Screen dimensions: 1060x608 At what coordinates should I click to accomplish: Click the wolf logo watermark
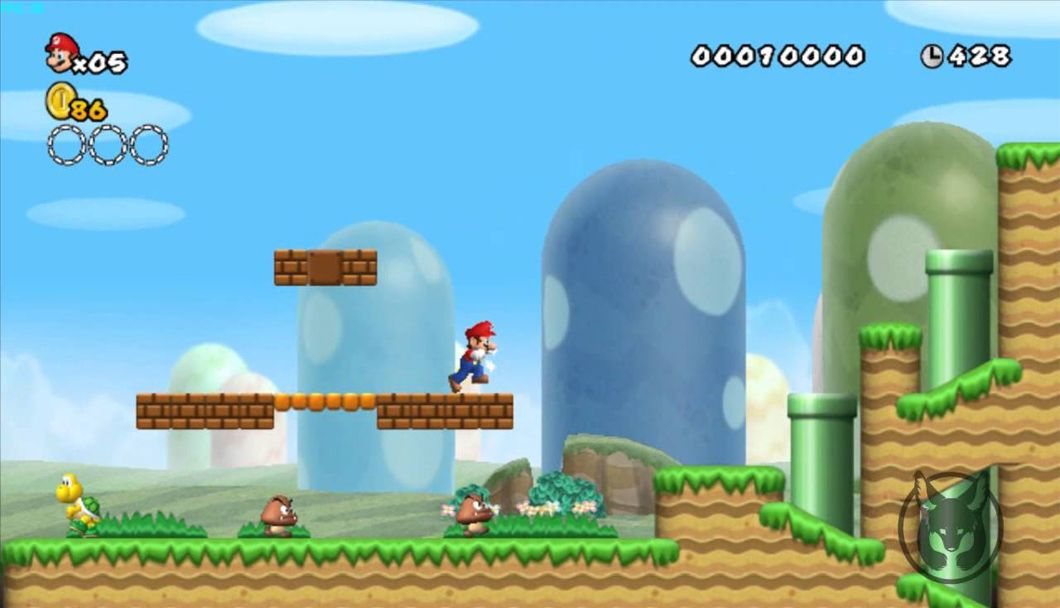949,528
